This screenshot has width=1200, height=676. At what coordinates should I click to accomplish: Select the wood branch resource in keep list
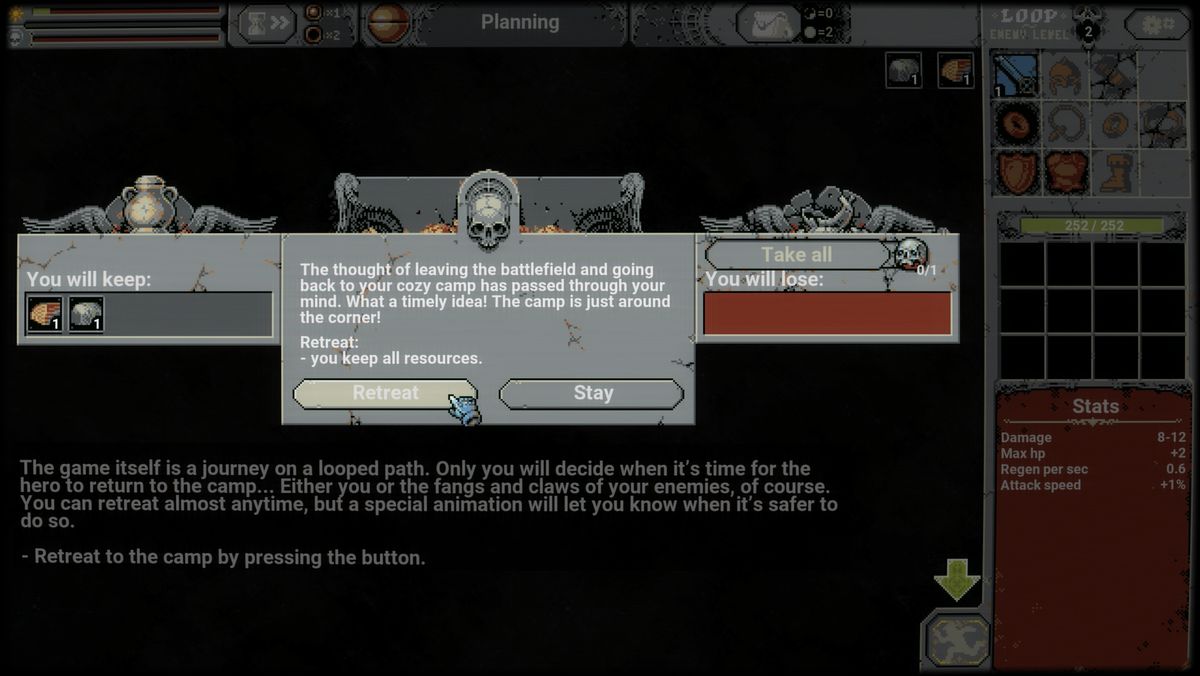(45, 315)
